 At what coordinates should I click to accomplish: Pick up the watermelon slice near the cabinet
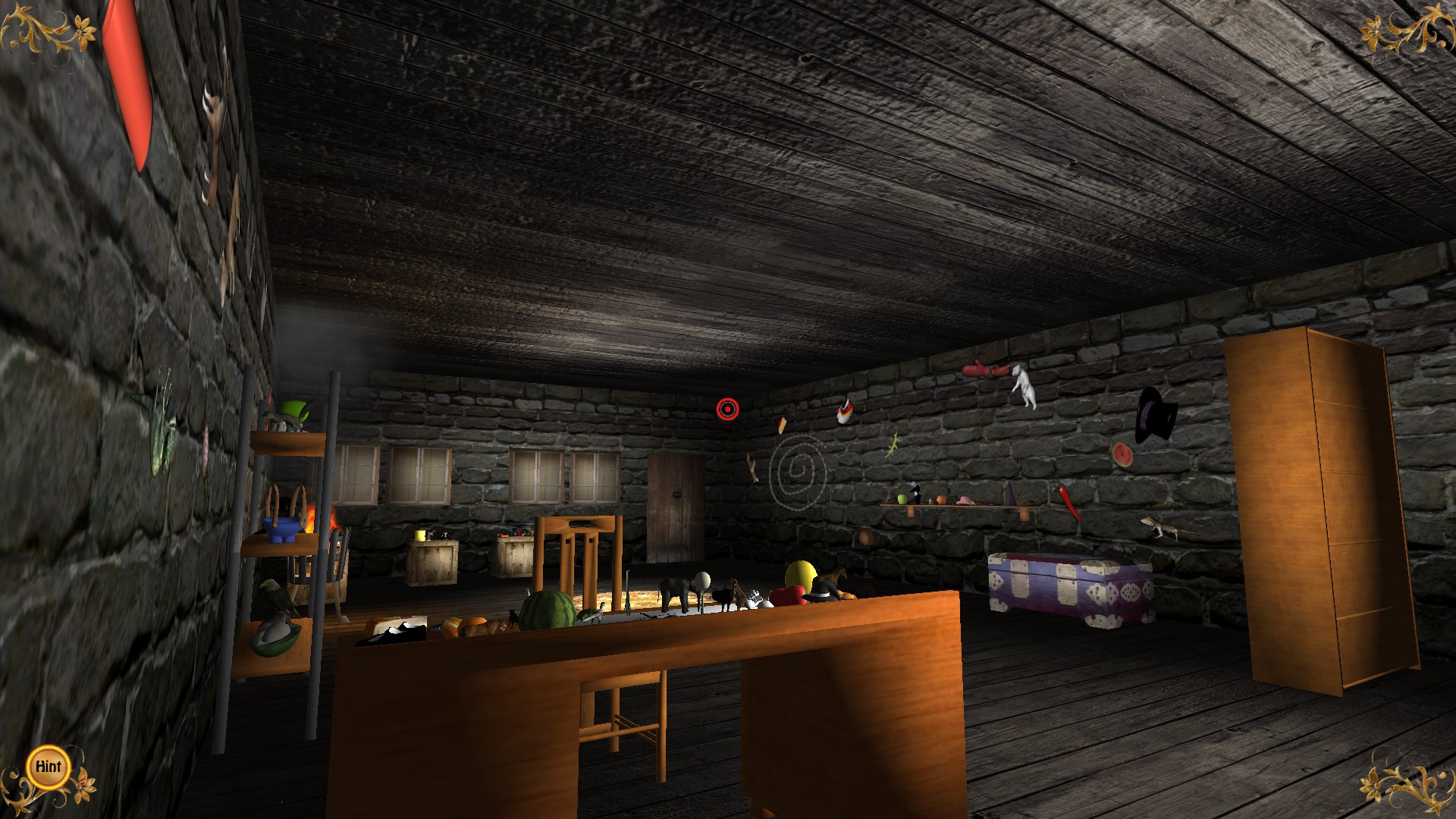click(x=1122, y=455)
